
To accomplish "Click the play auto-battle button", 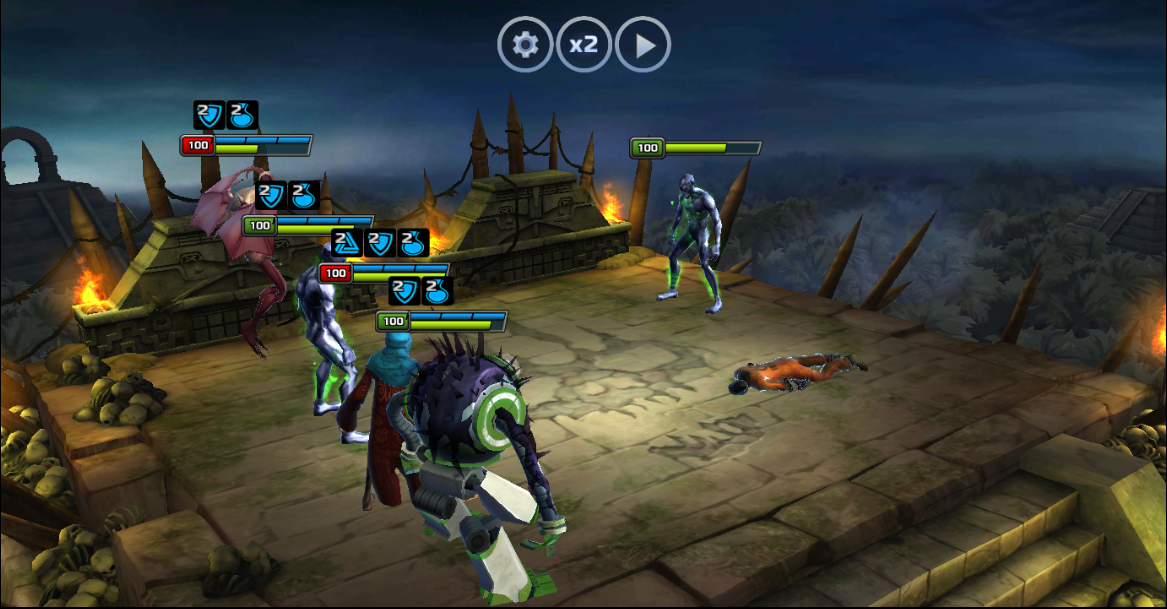I will click(x=643, y=45).
